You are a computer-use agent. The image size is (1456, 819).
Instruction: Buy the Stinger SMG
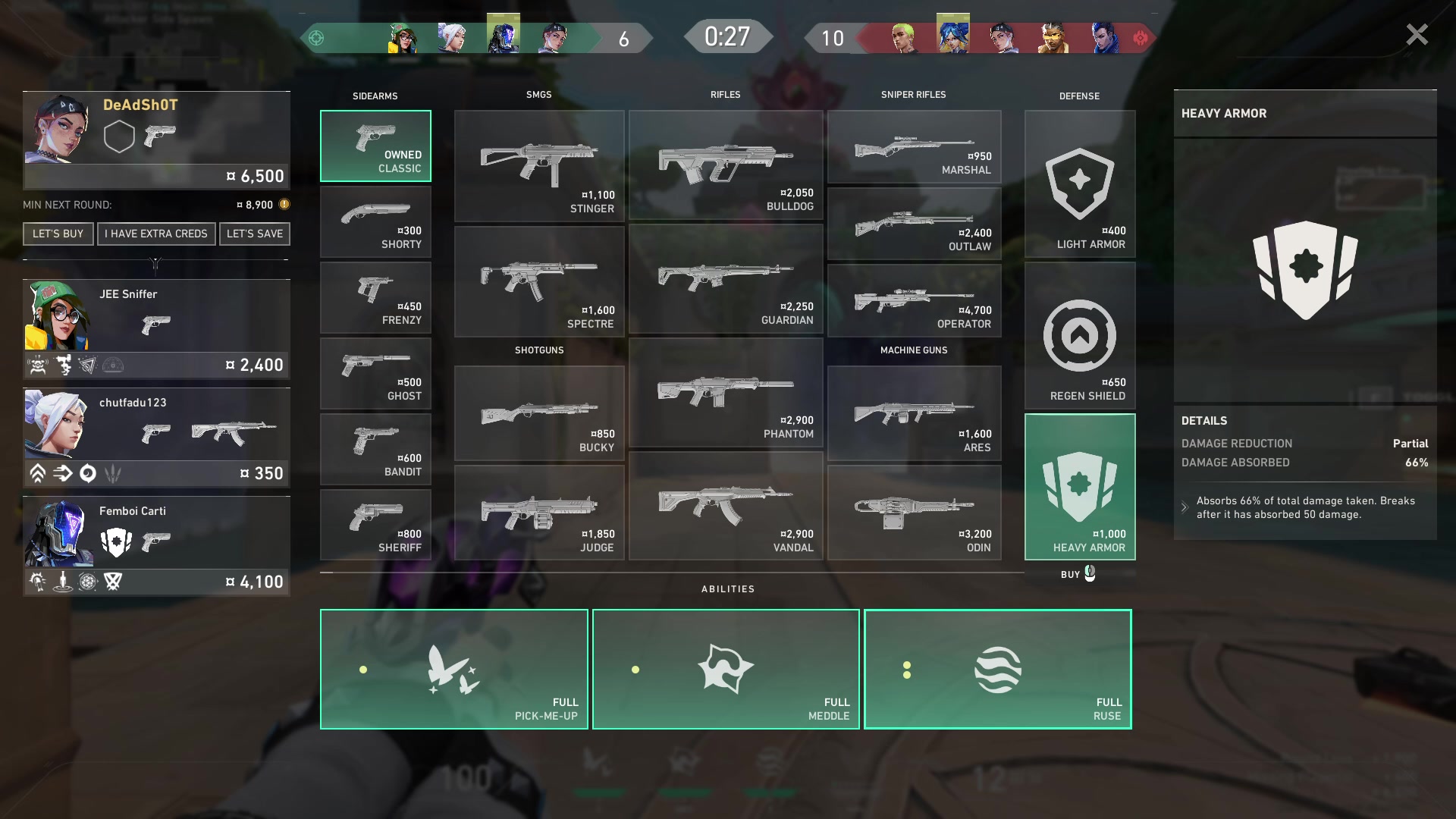tap(539, 165)
